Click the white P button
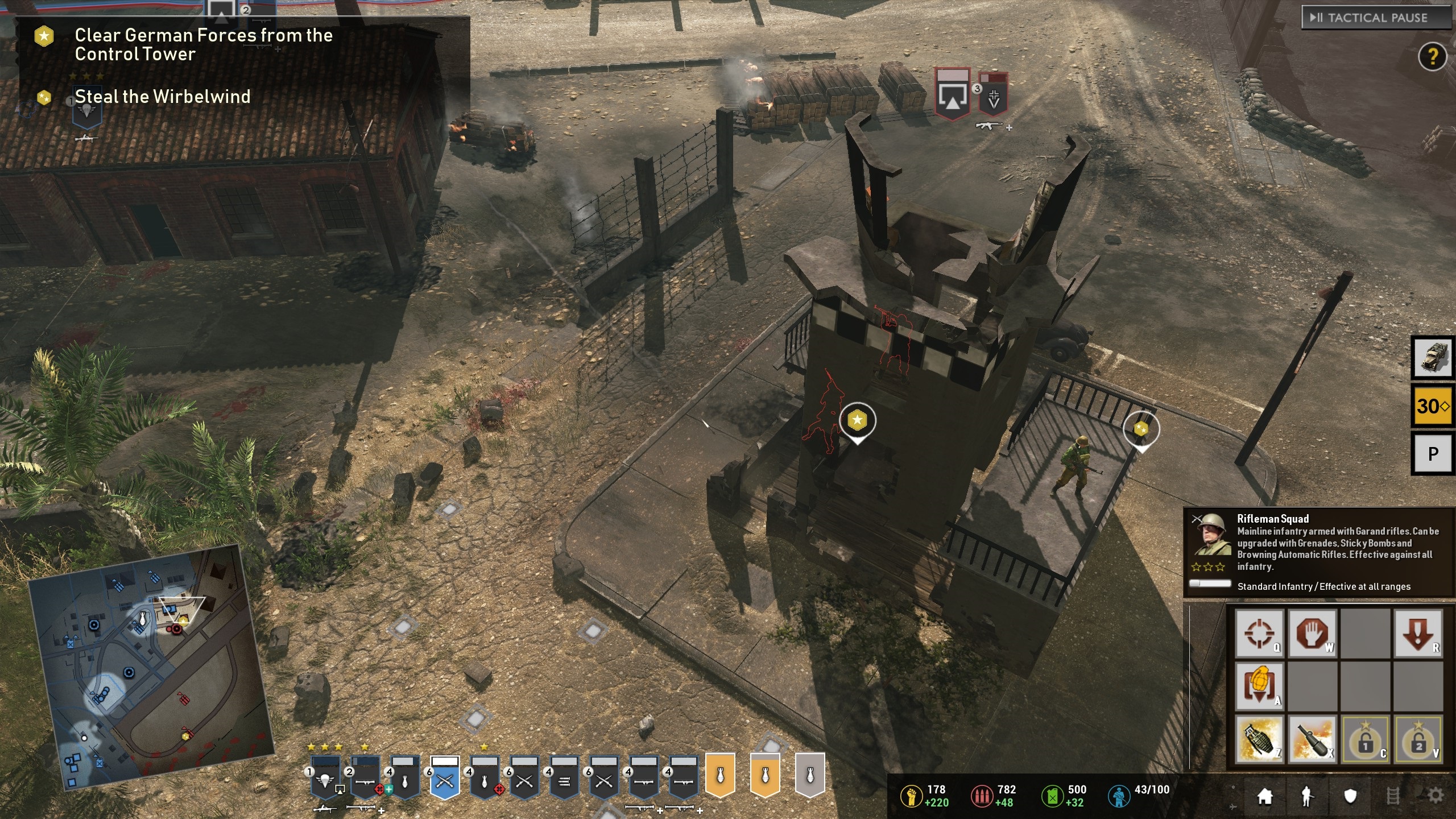This screenshot has width=1456, height=819. [1433, 453]
